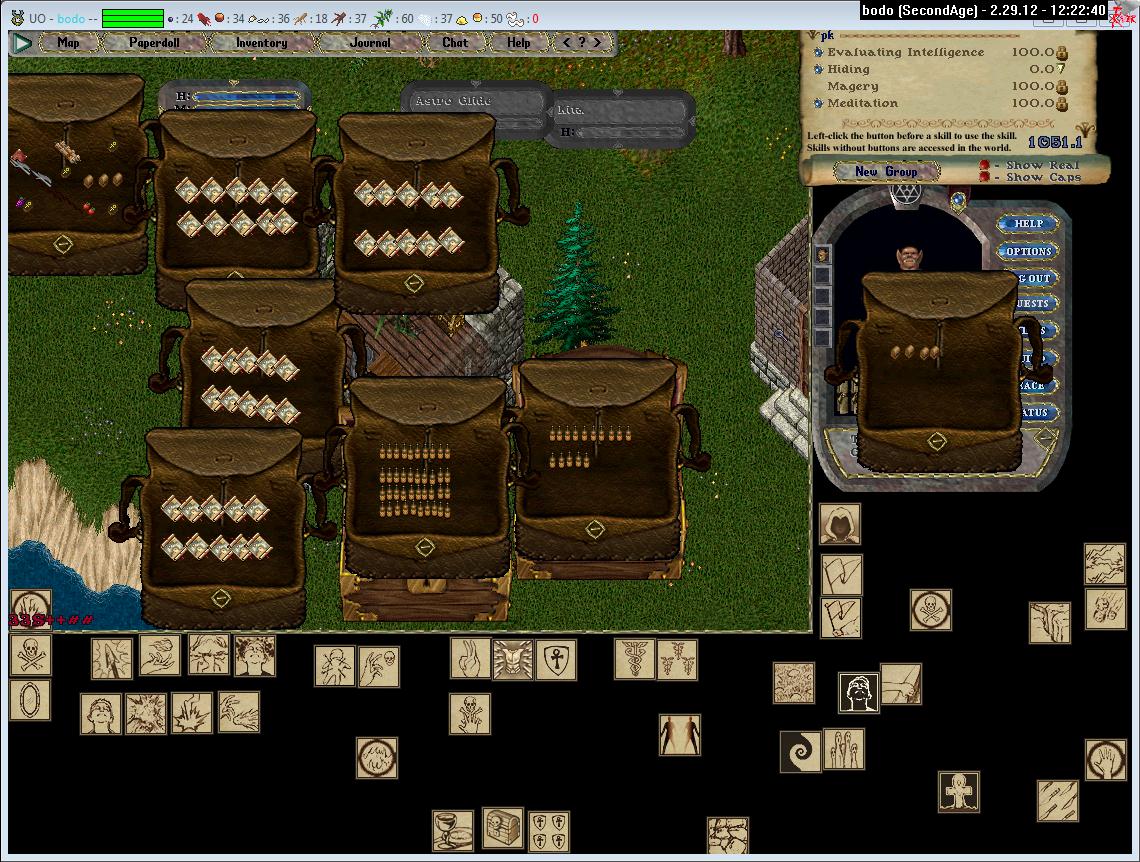Open the Inventory from the menu bar

[261, 43]
